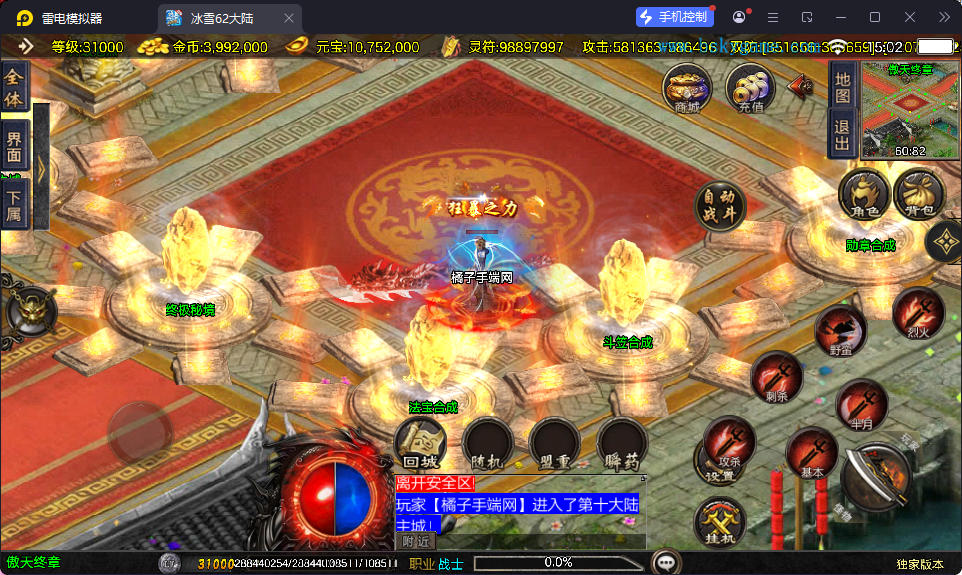The image size is (962, 575).
Task: Activate the 基本 basic attack skill
Action: click(x=811, y=452)
